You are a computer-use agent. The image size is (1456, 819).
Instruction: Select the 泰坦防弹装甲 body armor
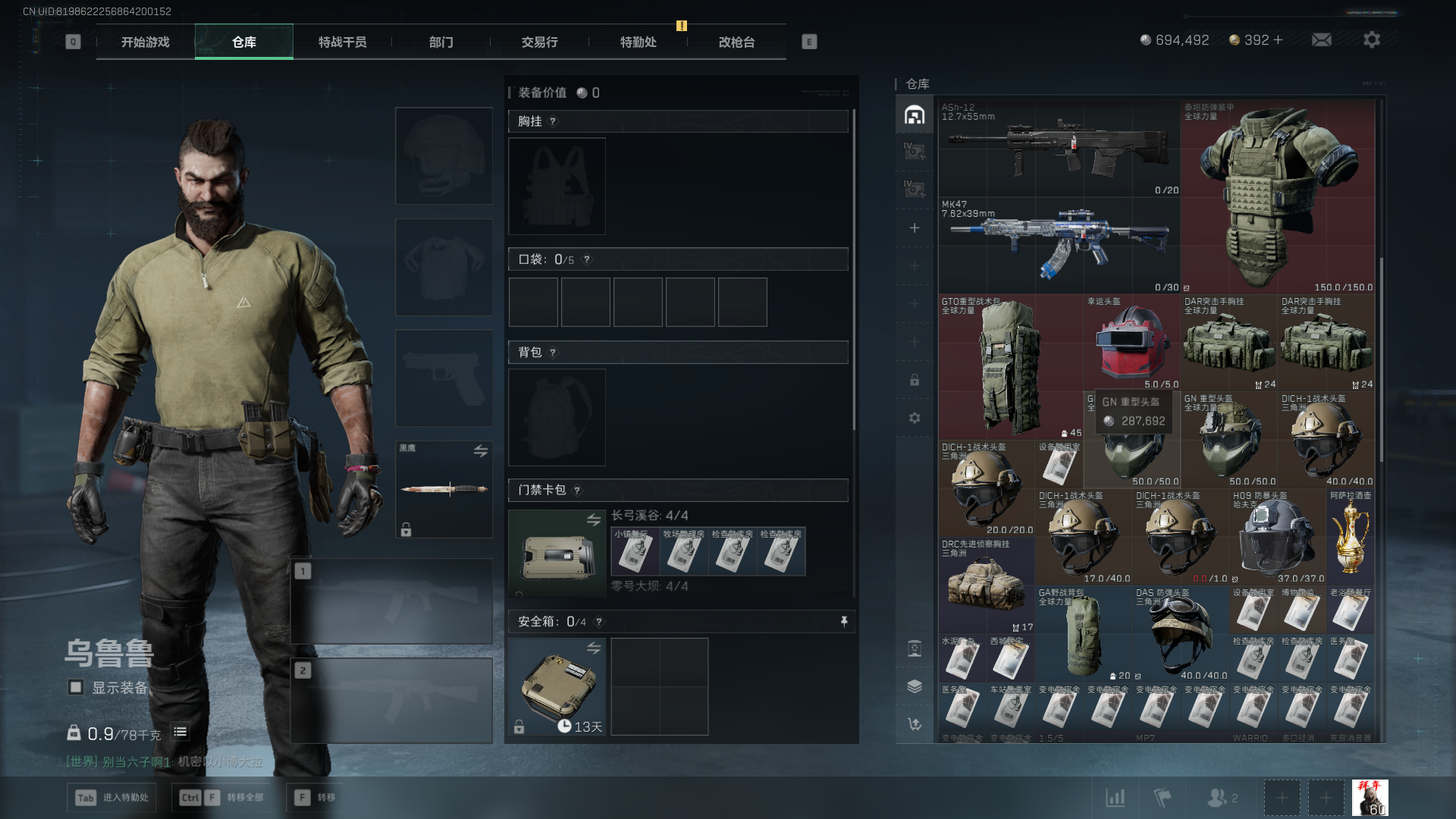click(x=1277, y=196)
